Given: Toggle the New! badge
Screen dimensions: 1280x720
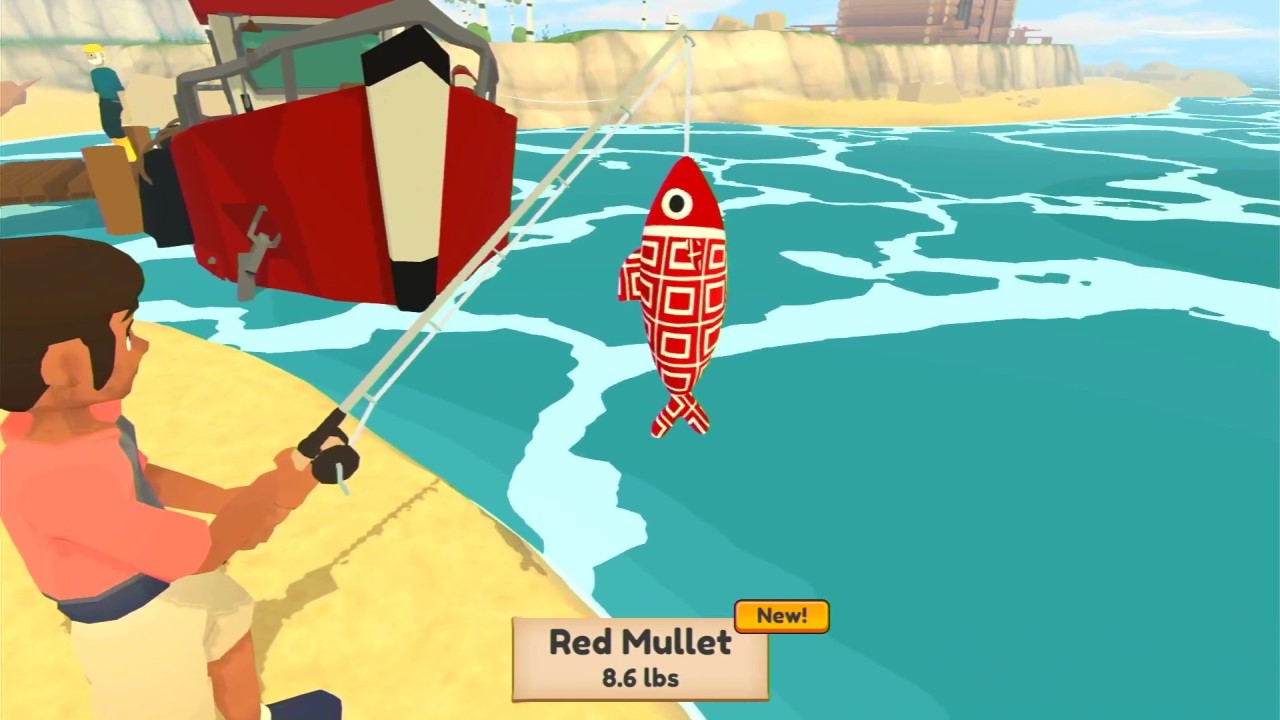Looking at the screenshot, I should [781, 616].
